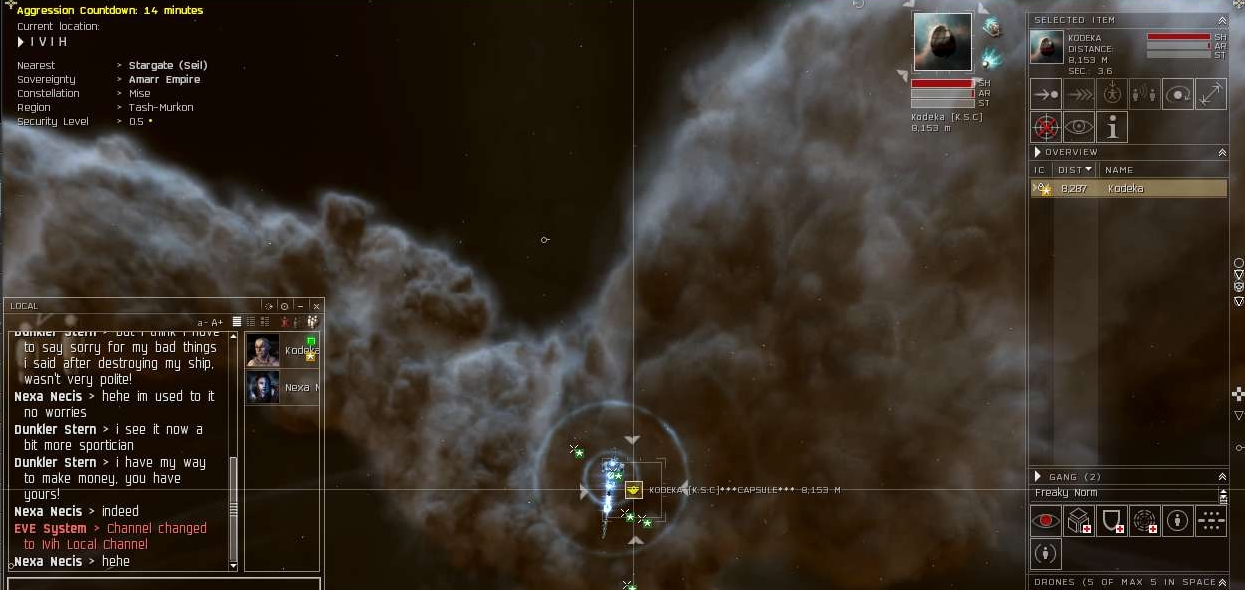Click the Approach icon in Selected Item
The image size is (1245, 590).
pos(1046,94)
